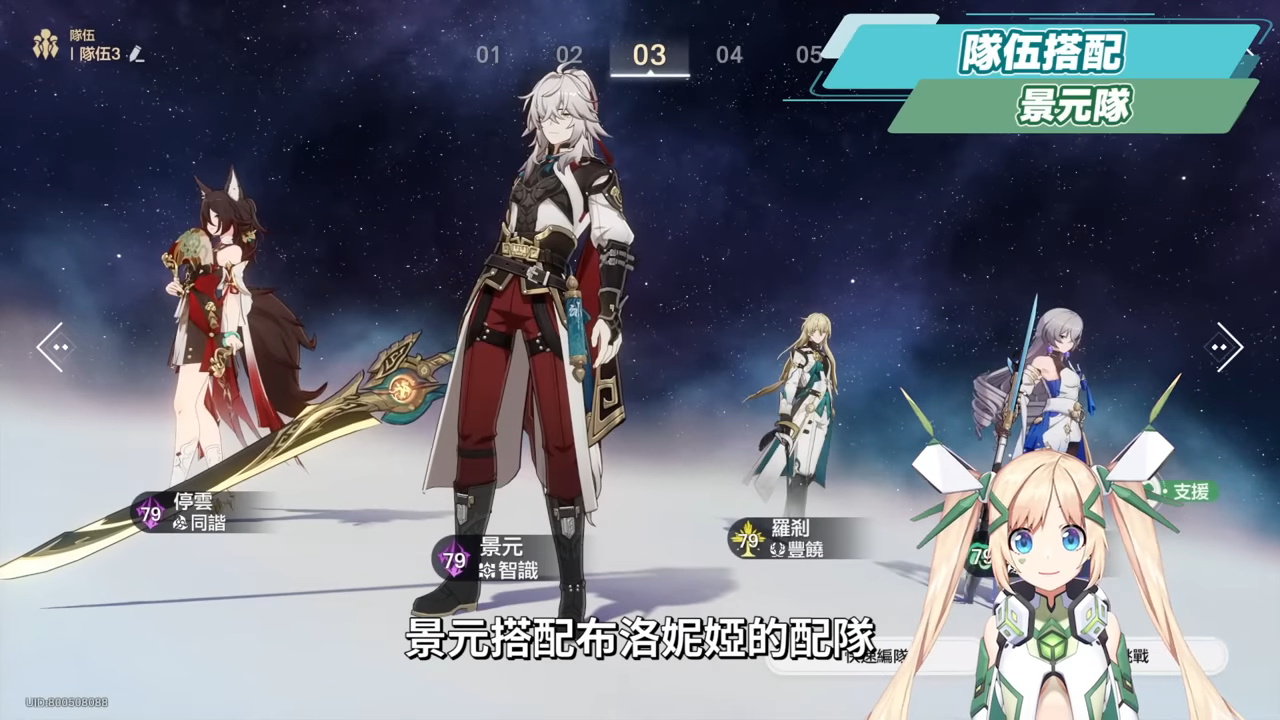Open team tab 04
1280x720 pixels.
point(729,55)
